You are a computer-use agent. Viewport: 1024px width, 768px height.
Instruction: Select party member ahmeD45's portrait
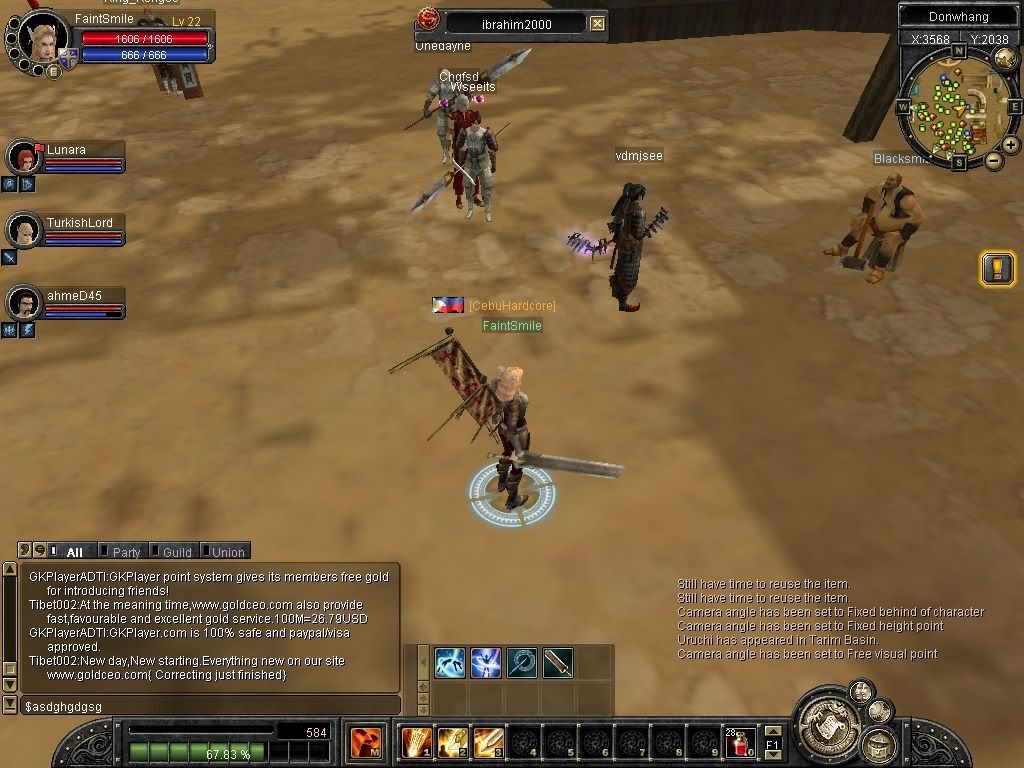point(22,302)
